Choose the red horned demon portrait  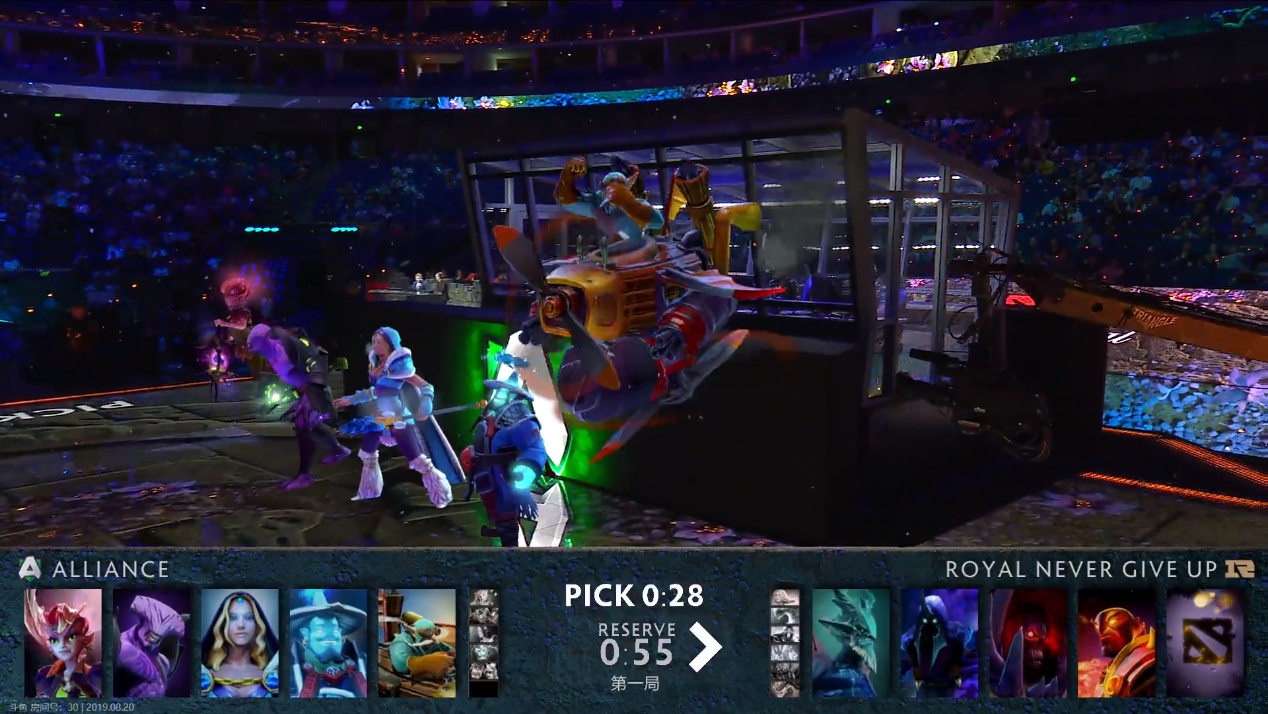[x=1028, y=643]
